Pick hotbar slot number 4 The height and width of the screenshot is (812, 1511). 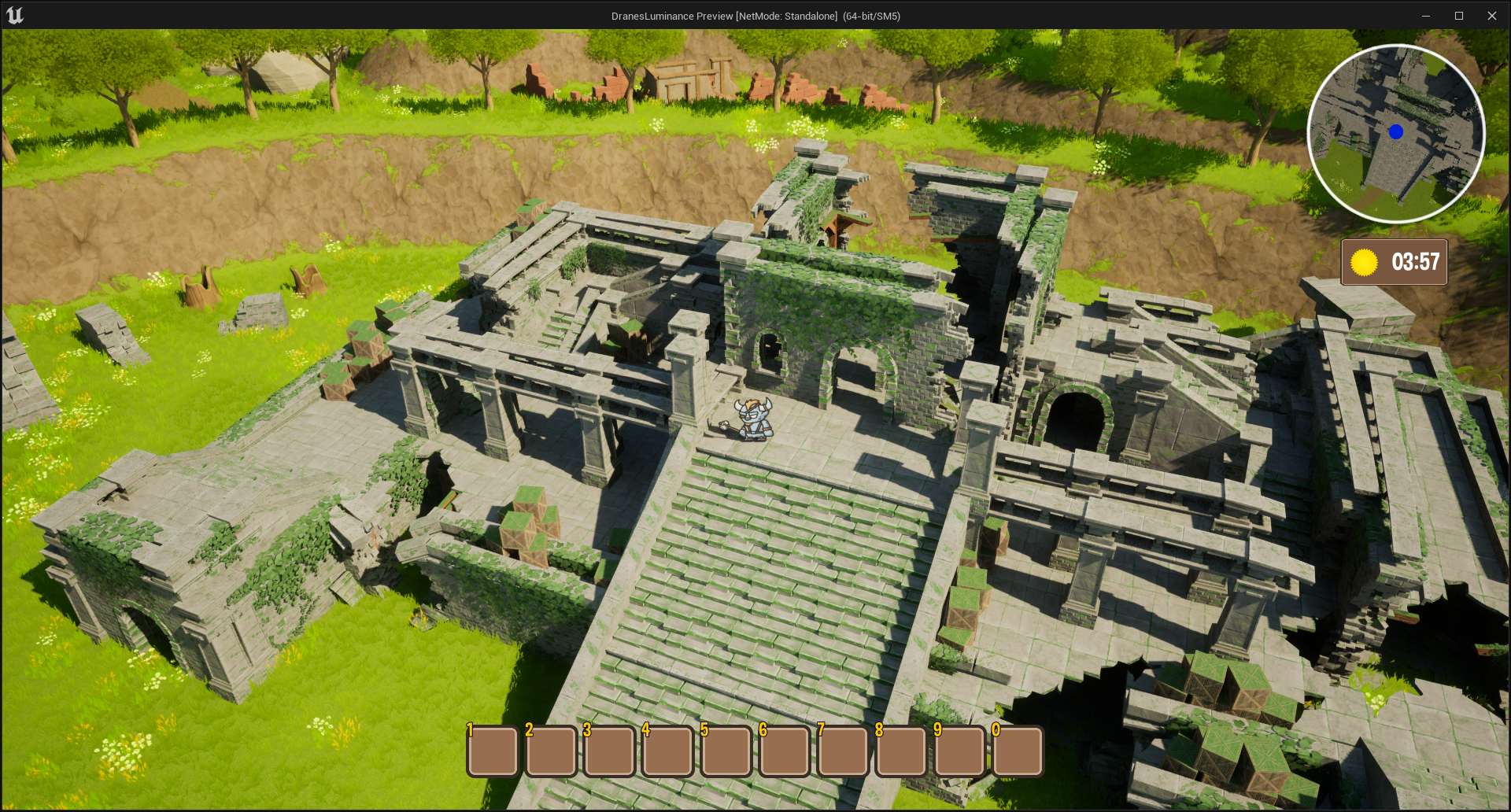[667, 751]
